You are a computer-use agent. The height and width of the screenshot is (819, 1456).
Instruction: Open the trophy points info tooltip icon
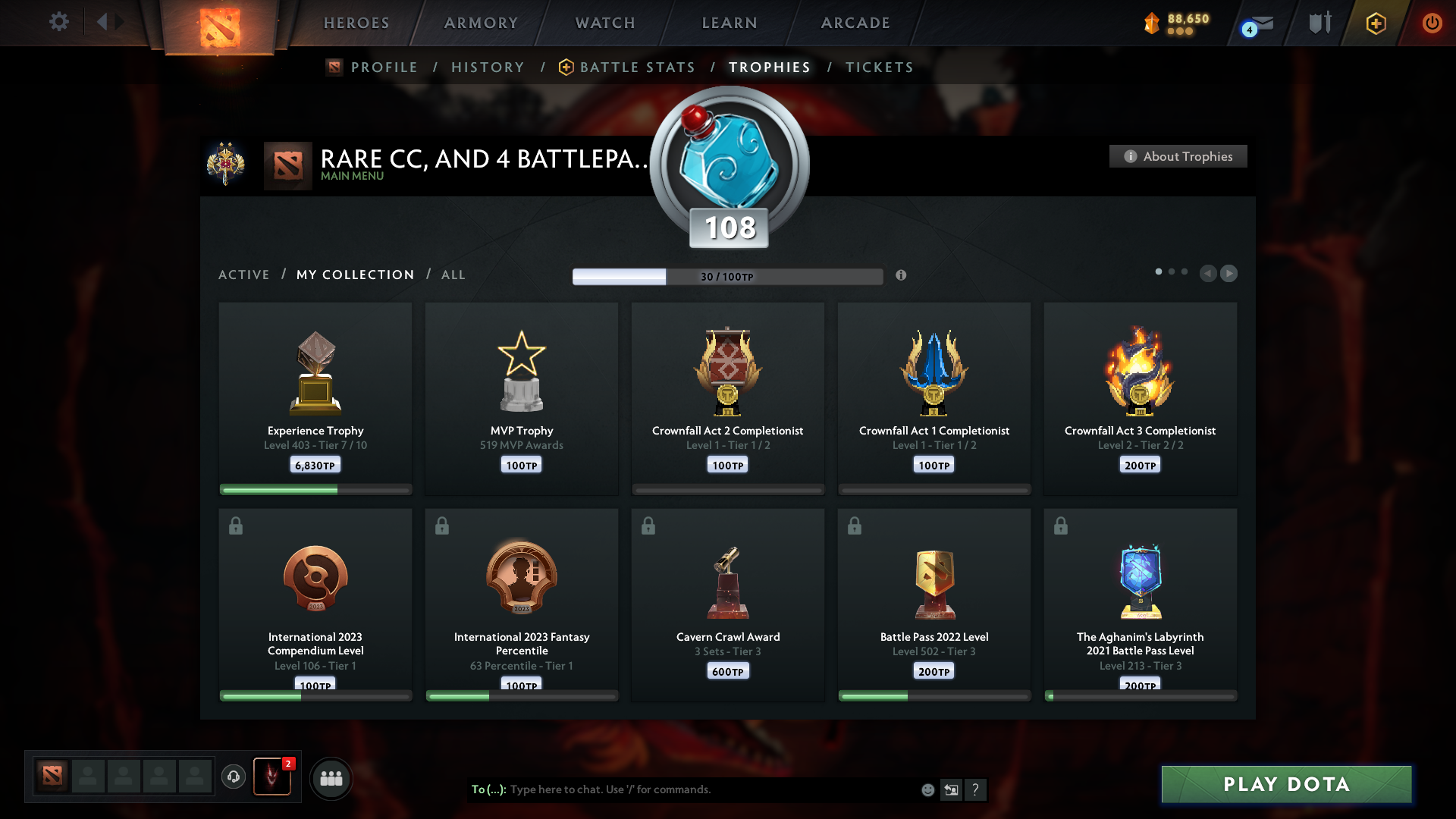coord(902,276)
